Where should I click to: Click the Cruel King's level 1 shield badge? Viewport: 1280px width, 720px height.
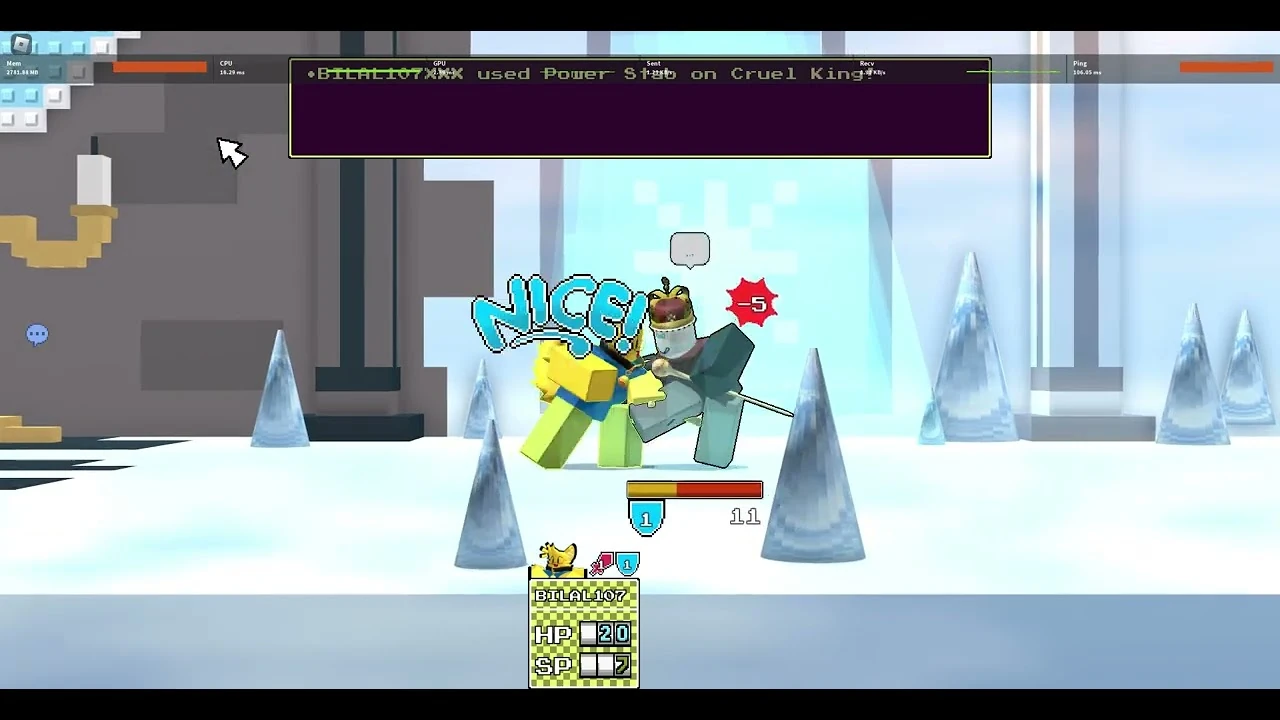point(645,518)
